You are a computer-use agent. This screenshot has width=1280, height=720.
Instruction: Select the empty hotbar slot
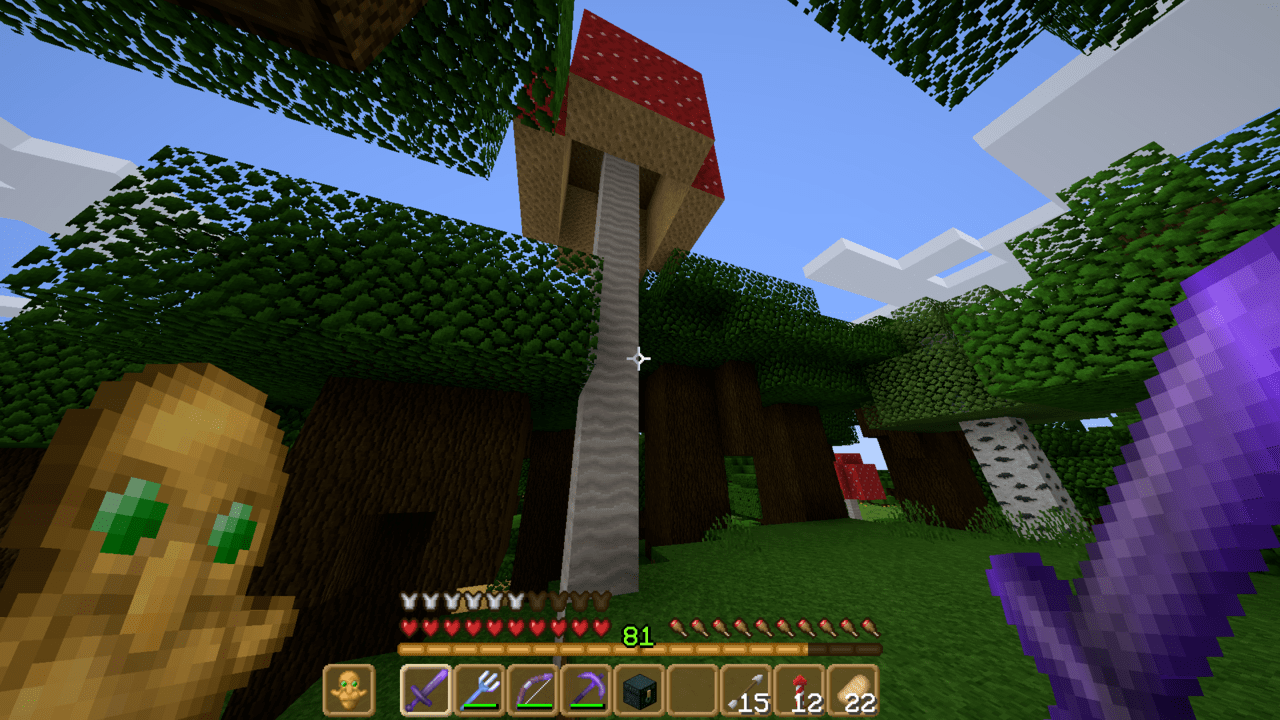pos(693,689)
